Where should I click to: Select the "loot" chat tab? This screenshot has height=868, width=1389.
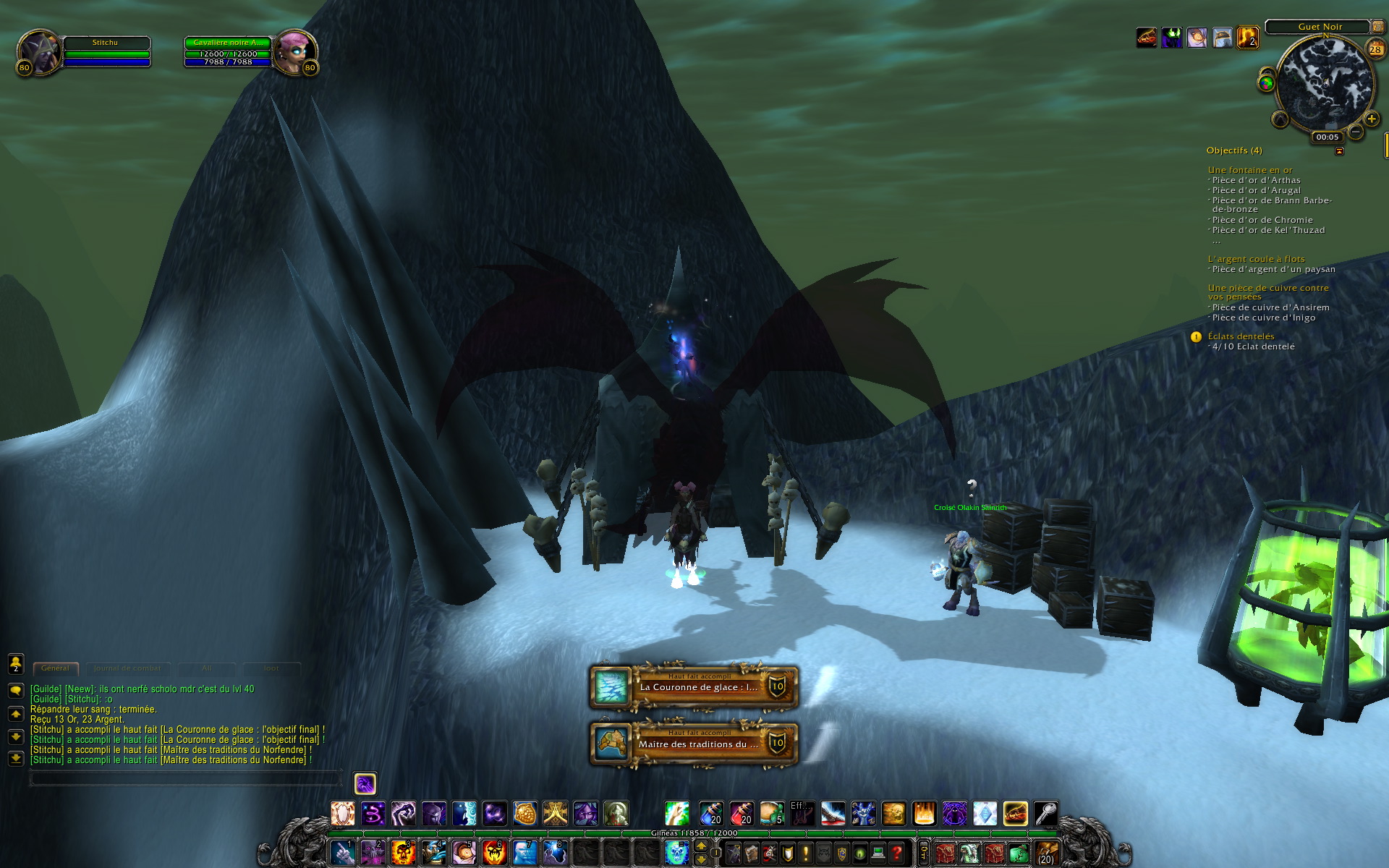(x=271, y=668)
